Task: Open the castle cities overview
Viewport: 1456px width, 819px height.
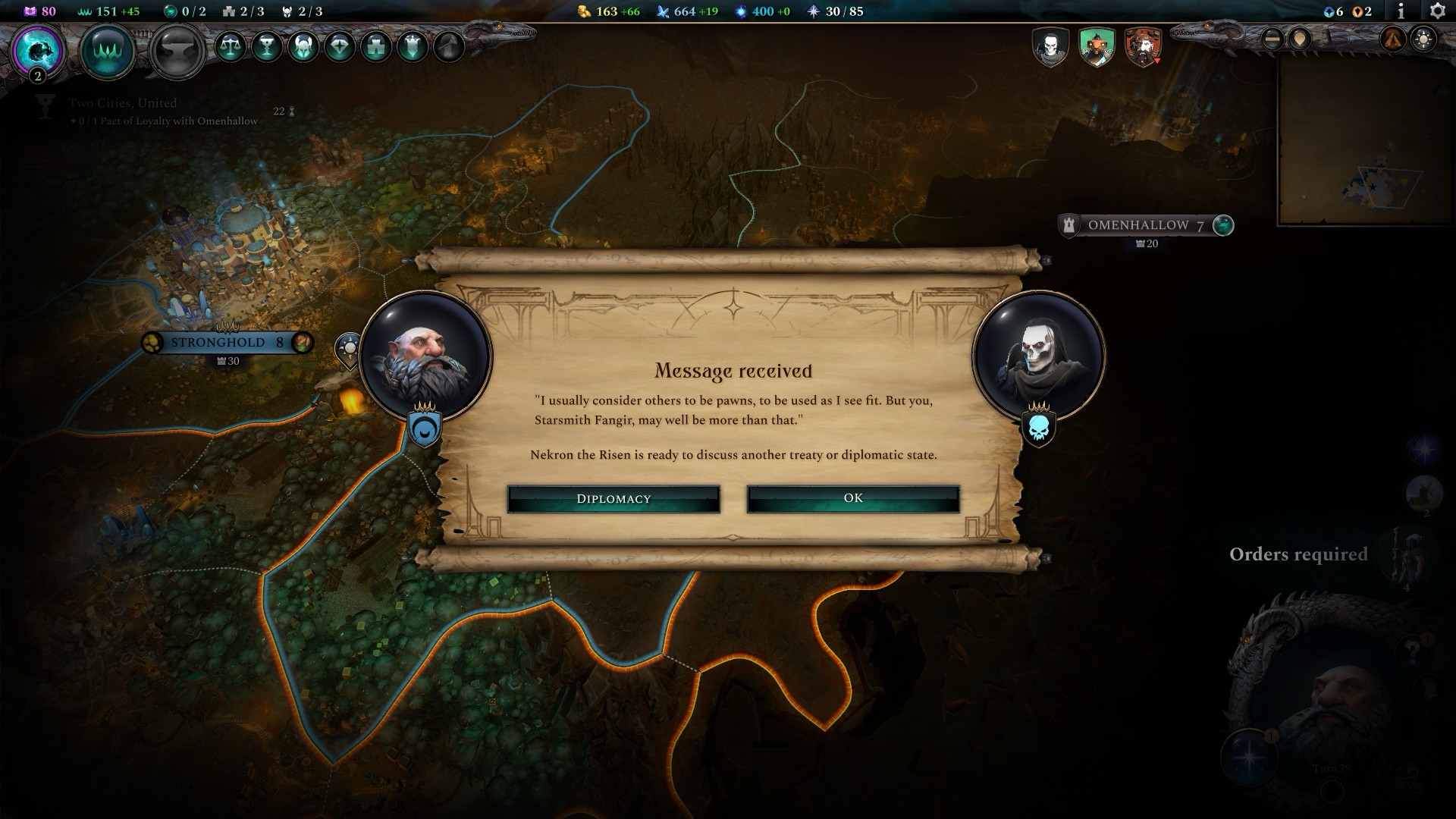Action: (x=375, y=47)
